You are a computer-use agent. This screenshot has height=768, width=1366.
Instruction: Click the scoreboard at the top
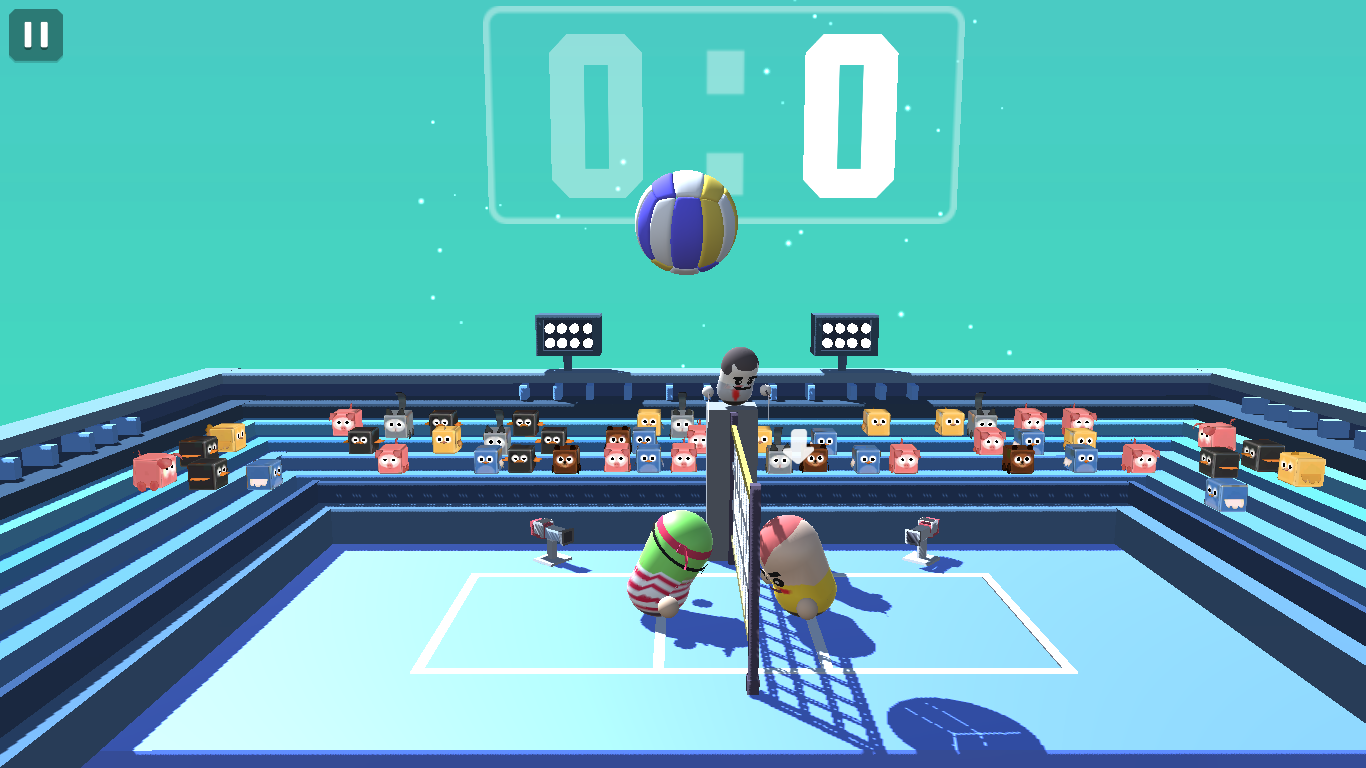(723, 110)
